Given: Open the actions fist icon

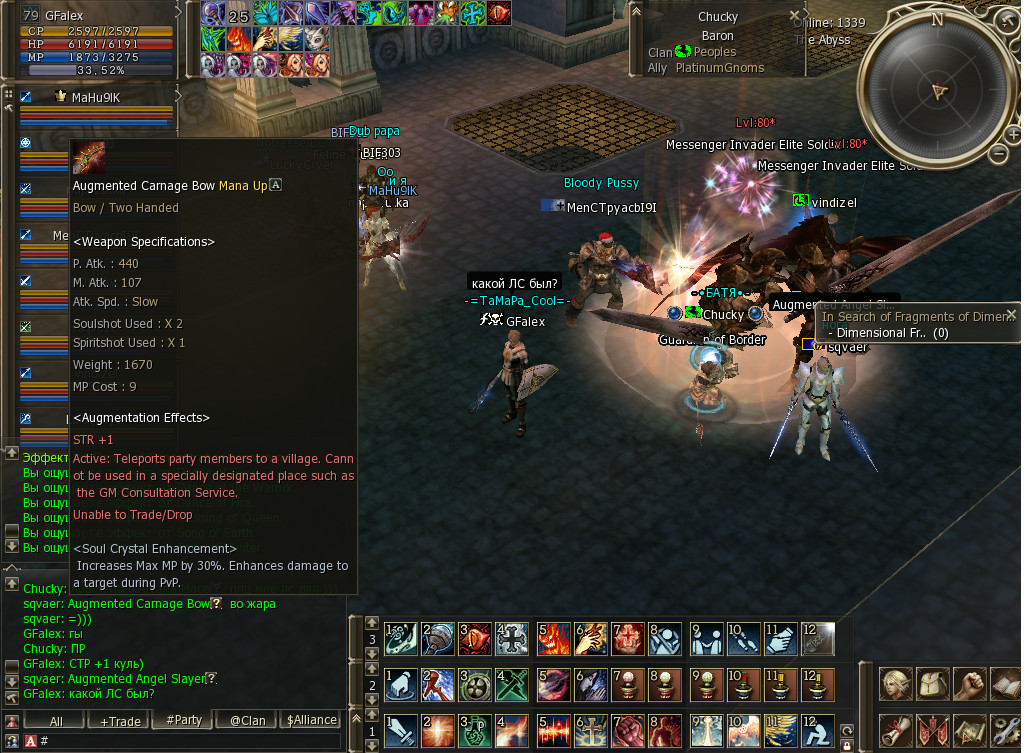Looking at the screenshot, I should pos(970,685).
